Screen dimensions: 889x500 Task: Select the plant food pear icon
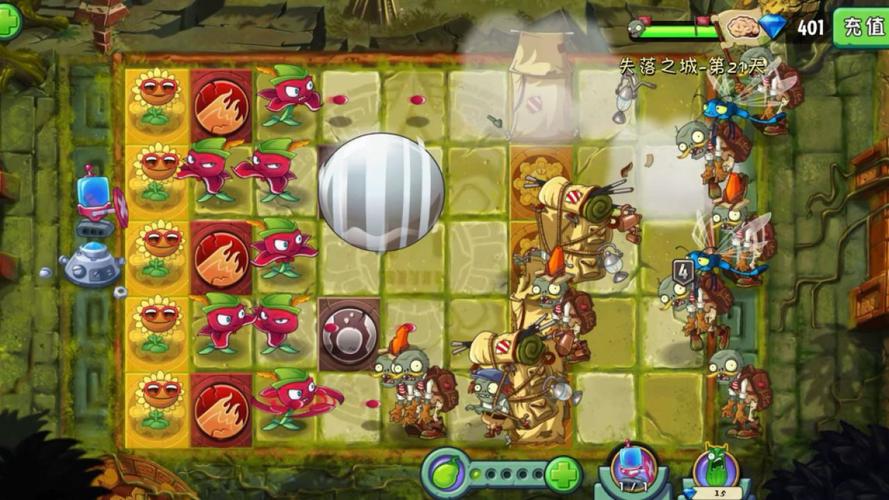click(446, 472)
